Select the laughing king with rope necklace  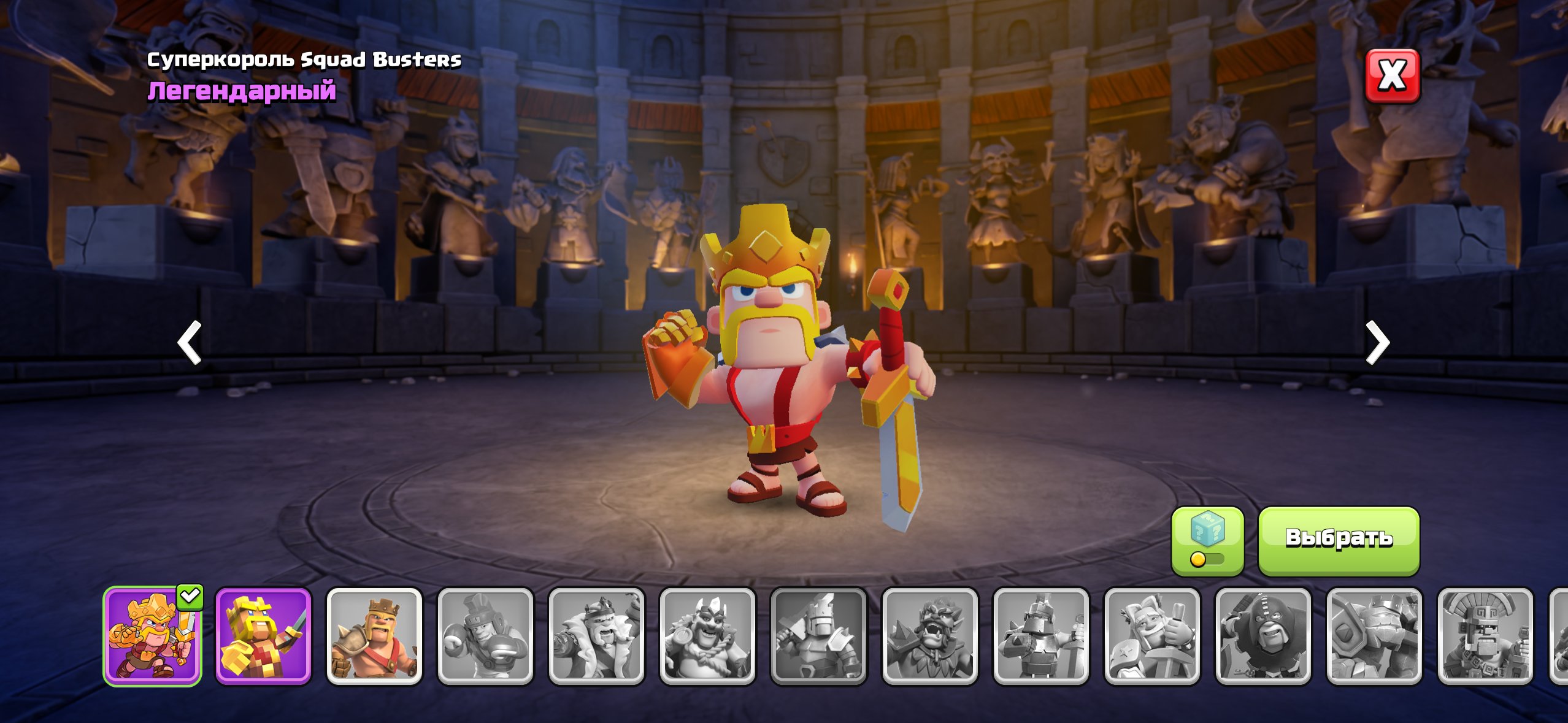point(707,636)
